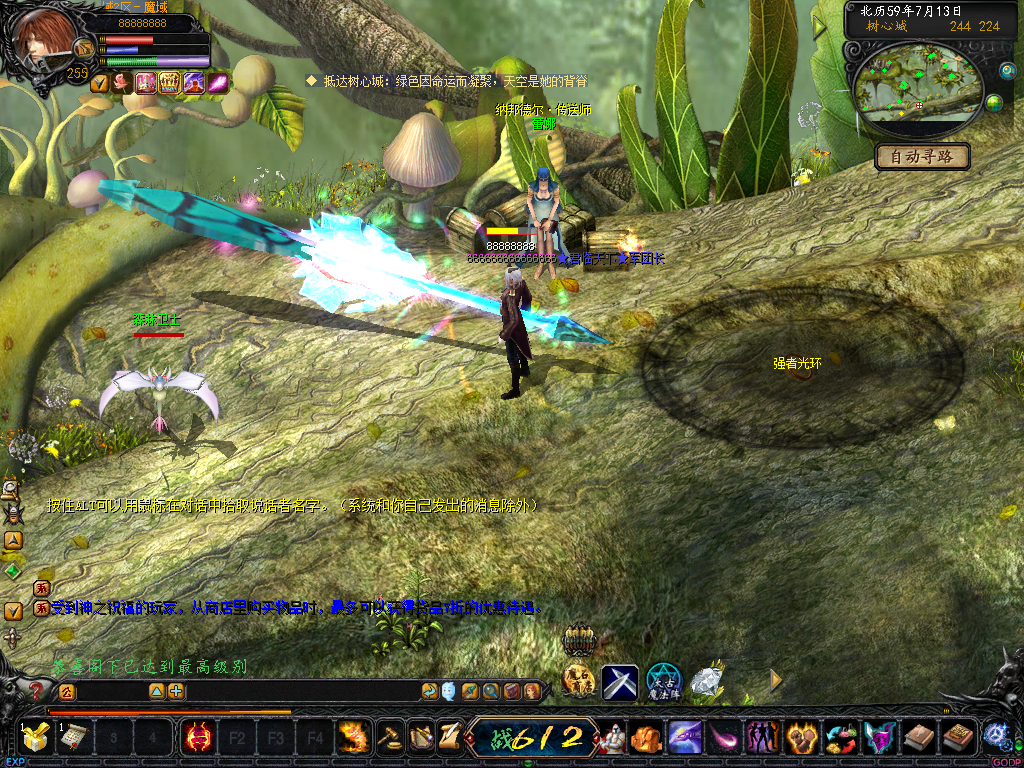Open the world map globe icon

[x=995, y=103]
